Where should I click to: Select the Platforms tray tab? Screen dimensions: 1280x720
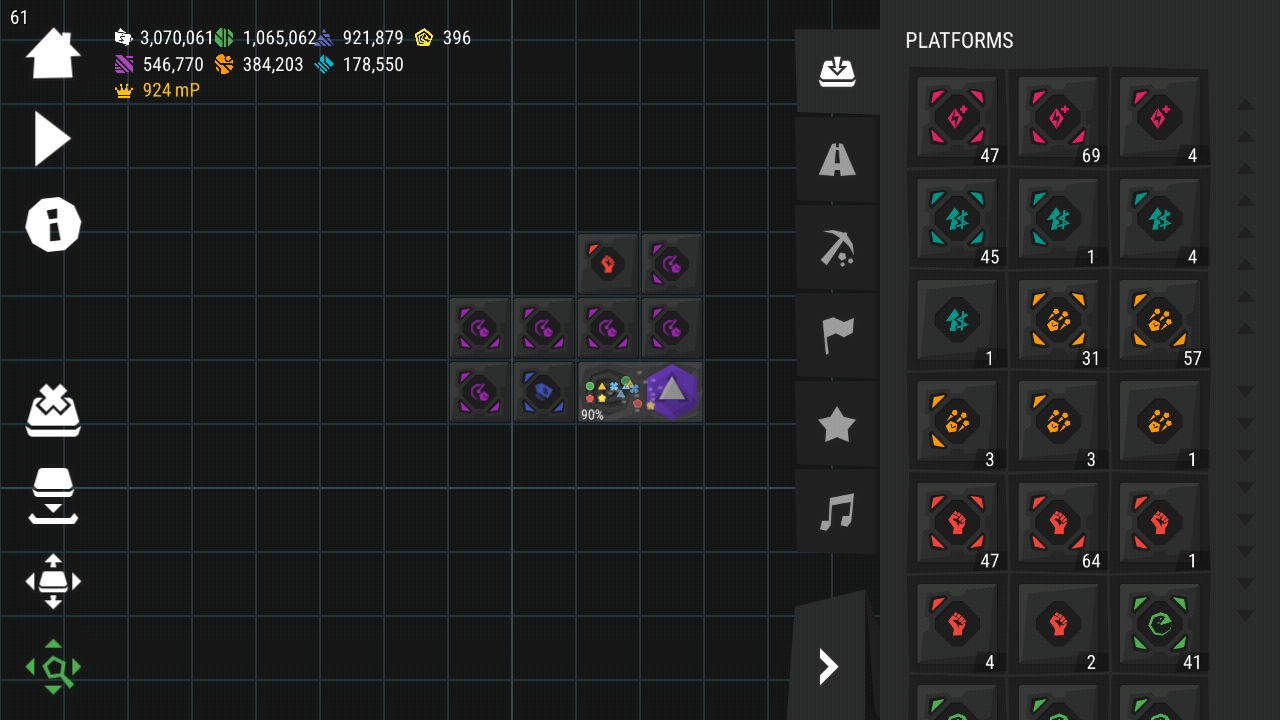point(837,72)
